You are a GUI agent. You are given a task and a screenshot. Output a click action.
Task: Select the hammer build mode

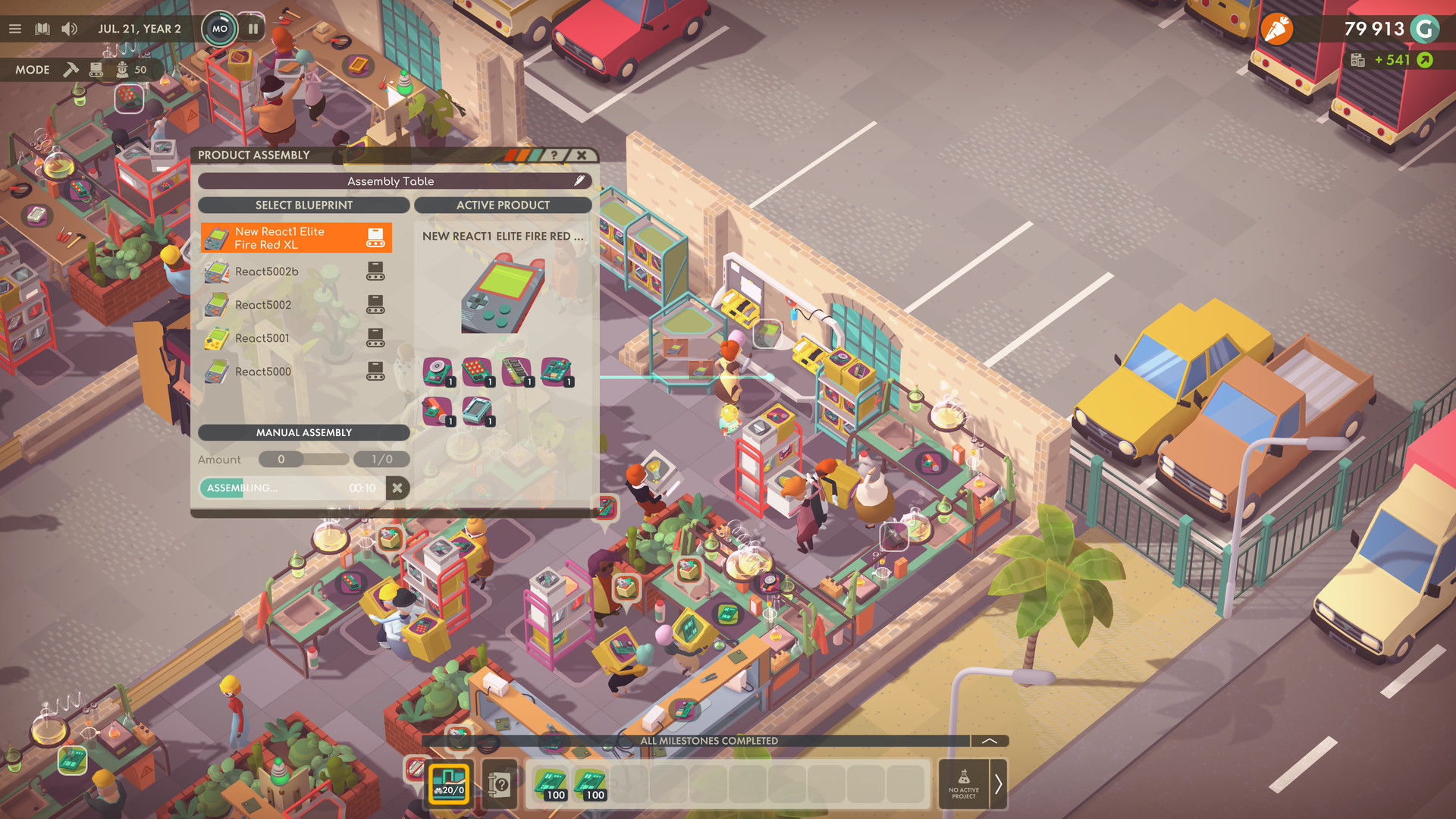coord(71,69)
